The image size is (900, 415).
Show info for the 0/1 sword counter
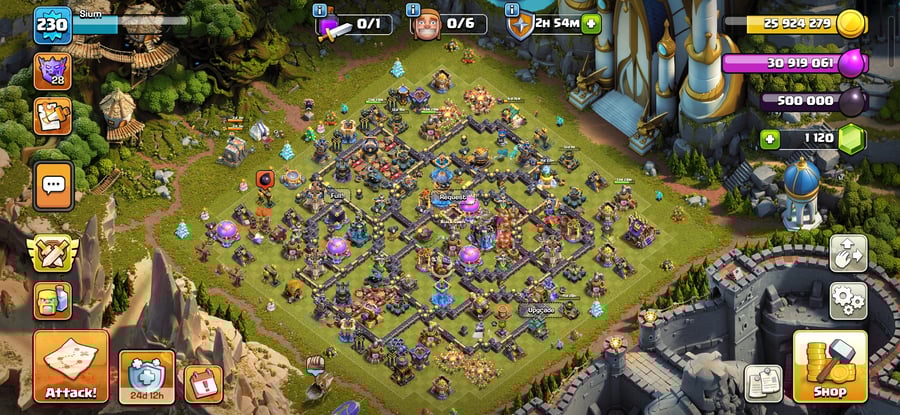click(320, 10)
